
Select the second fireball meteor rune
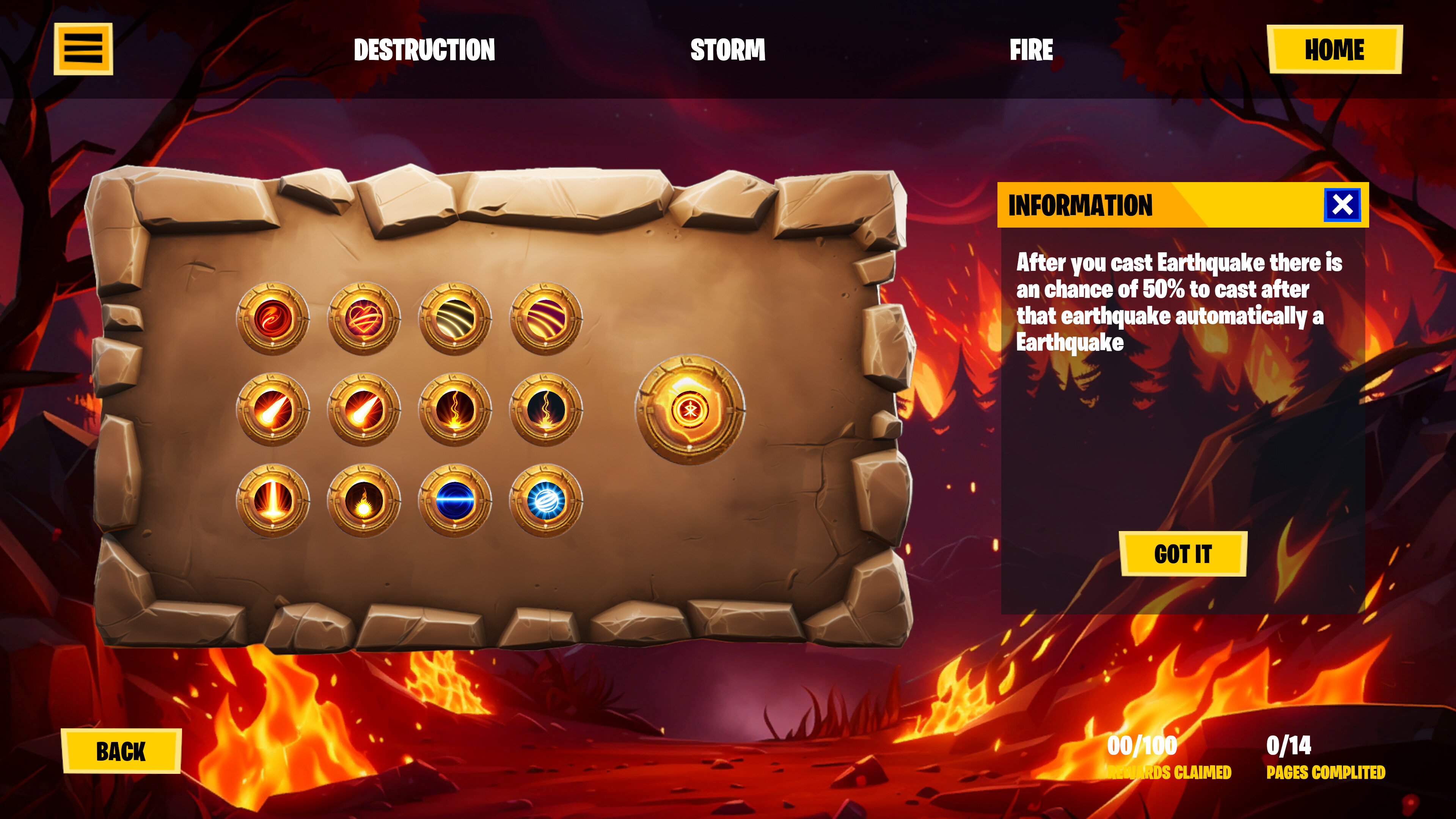point(364,410)
